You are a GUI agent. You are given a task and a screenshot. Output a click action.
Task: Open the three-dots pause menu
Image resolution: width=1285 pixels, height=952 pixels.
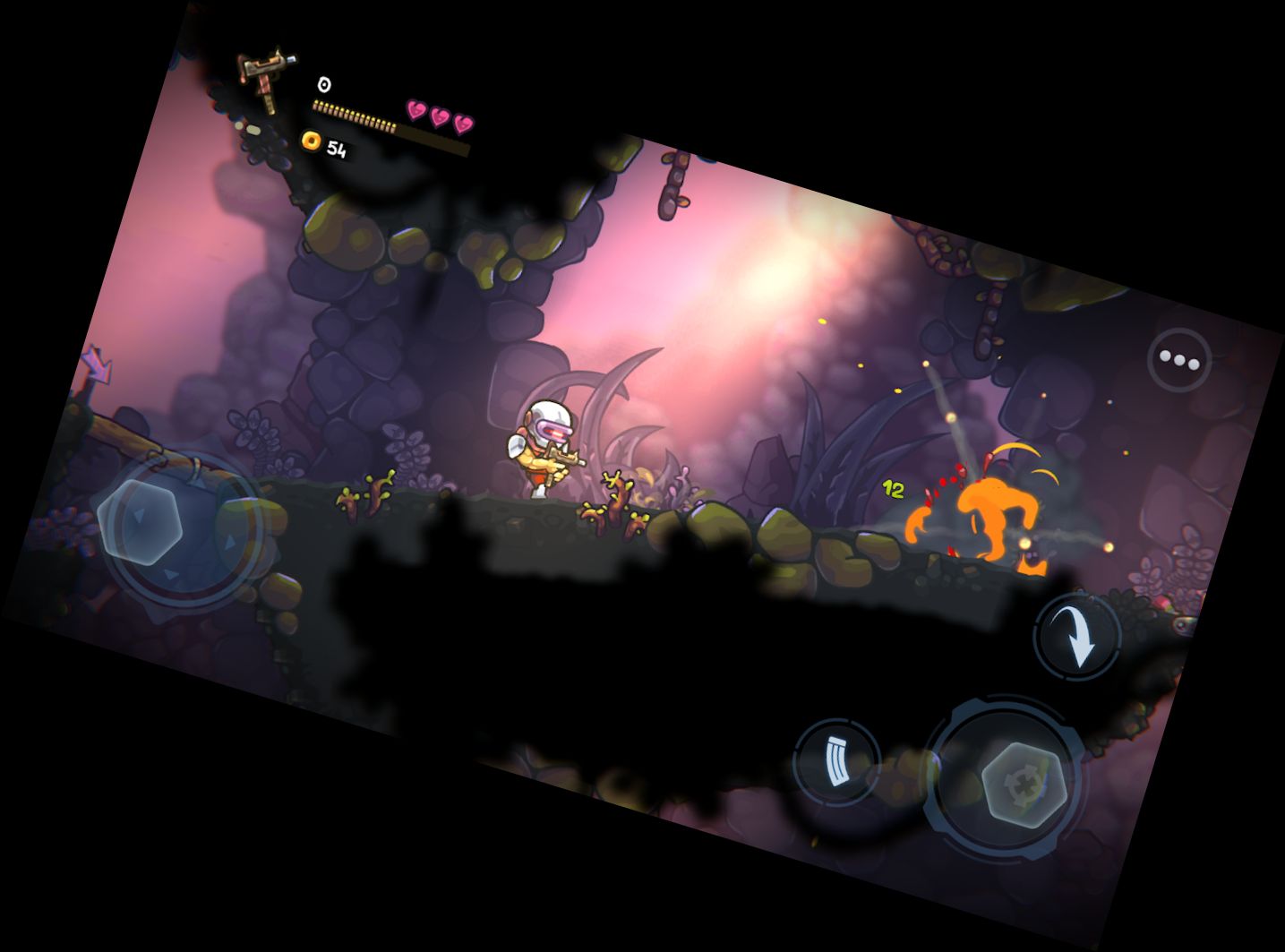point(1178,360)
